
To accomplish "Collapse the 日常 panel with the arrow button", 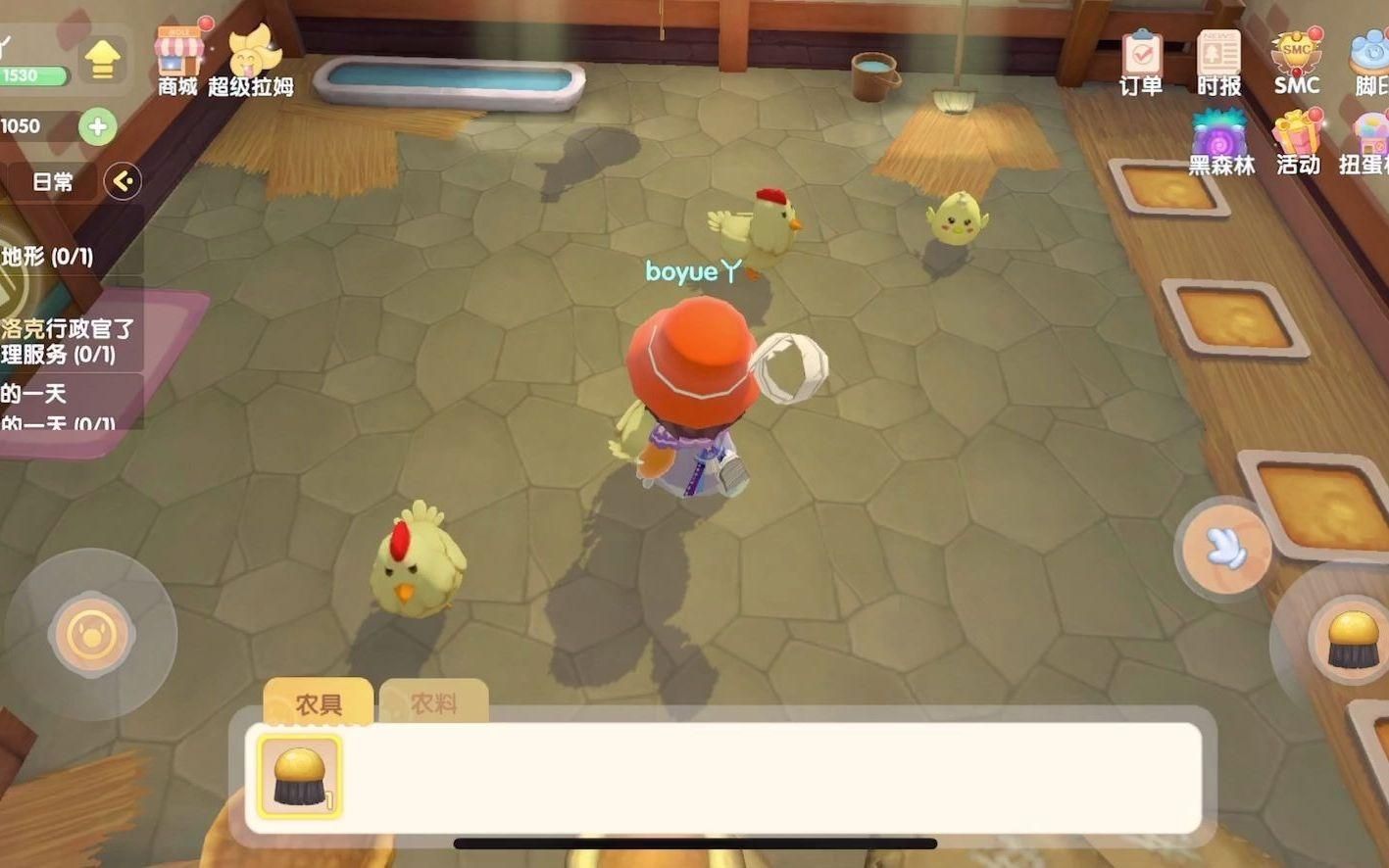I will pyautogui.click(x=123, y=181).
